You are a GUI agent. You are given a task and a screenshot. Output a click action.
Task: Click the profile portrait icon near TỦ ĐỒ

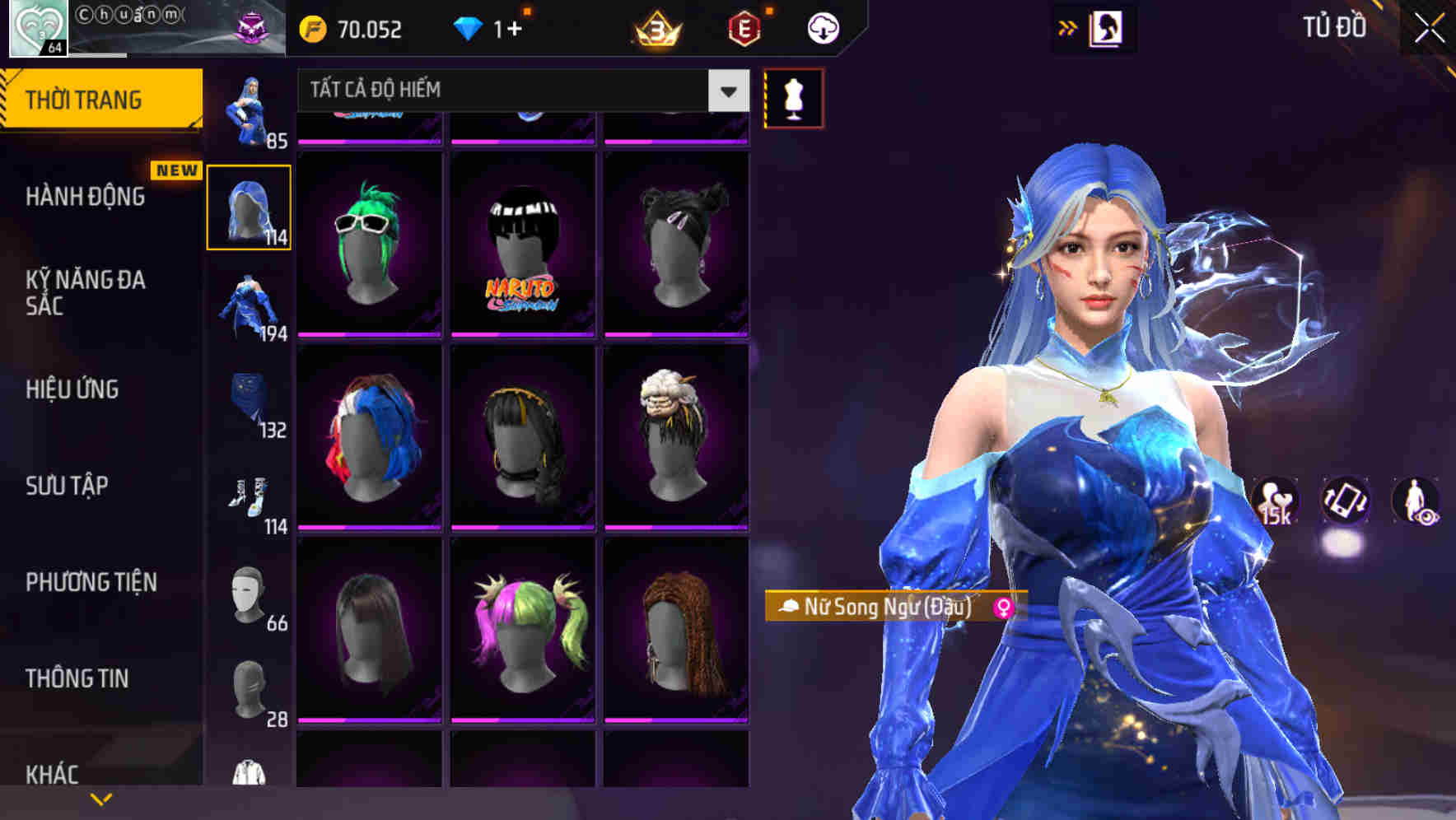pos(1108,27)
